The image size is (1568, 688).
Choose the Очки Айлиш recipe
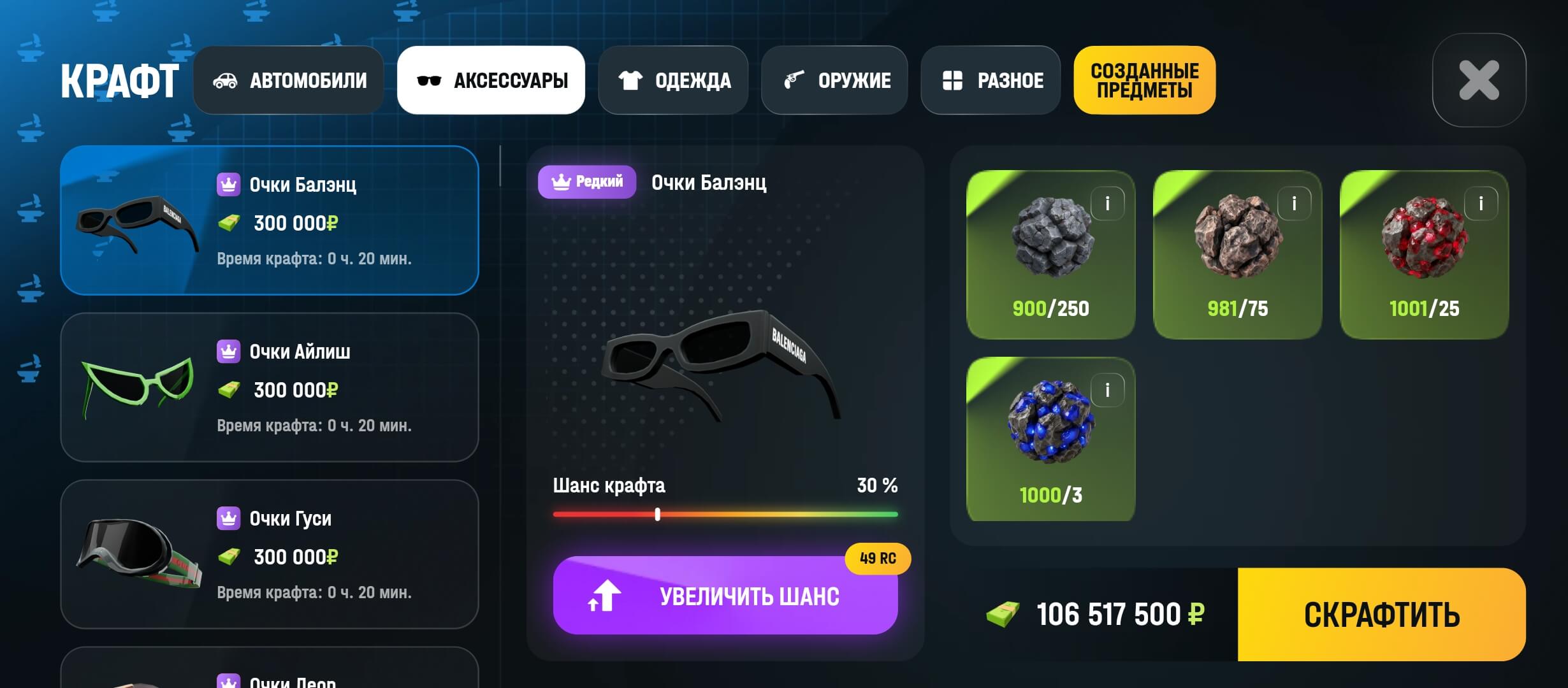[x=270, y=387]
